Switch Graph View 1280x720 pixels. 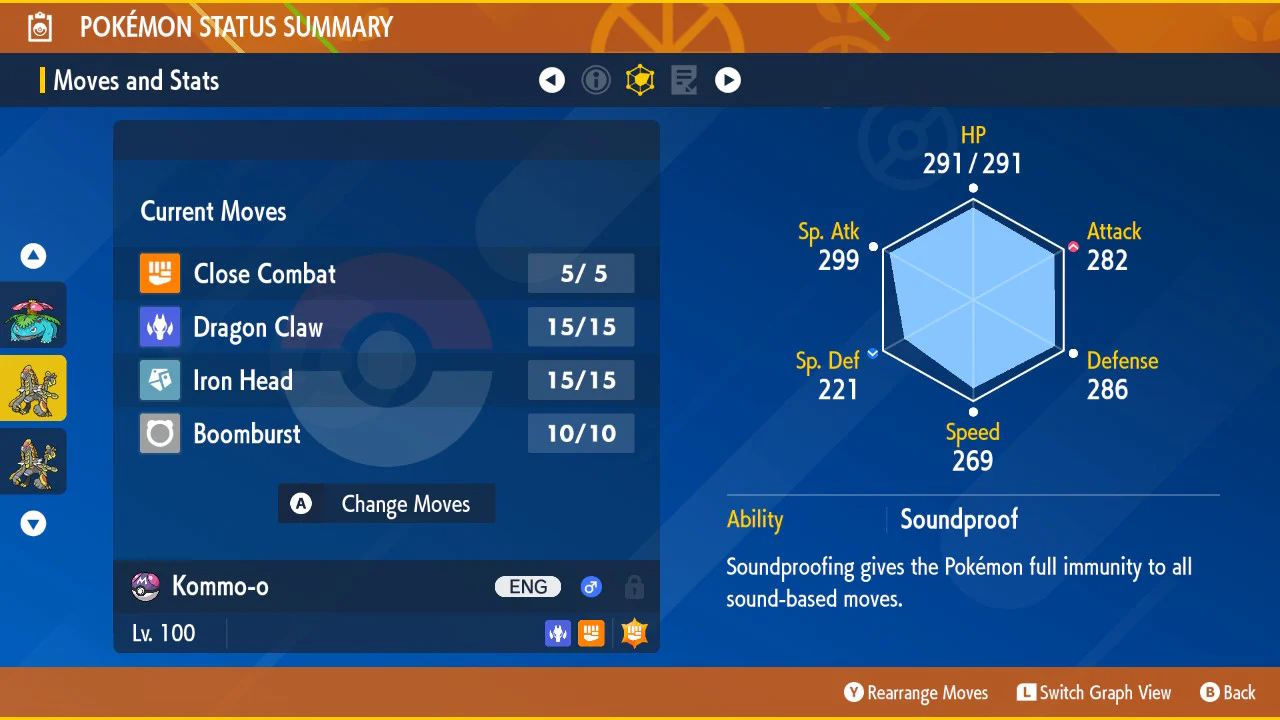click(1094, 693)
